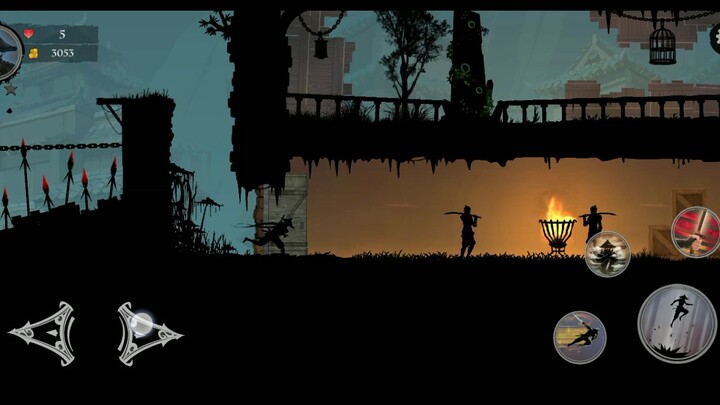Trigger the red sword slash skill

(697, 232)
